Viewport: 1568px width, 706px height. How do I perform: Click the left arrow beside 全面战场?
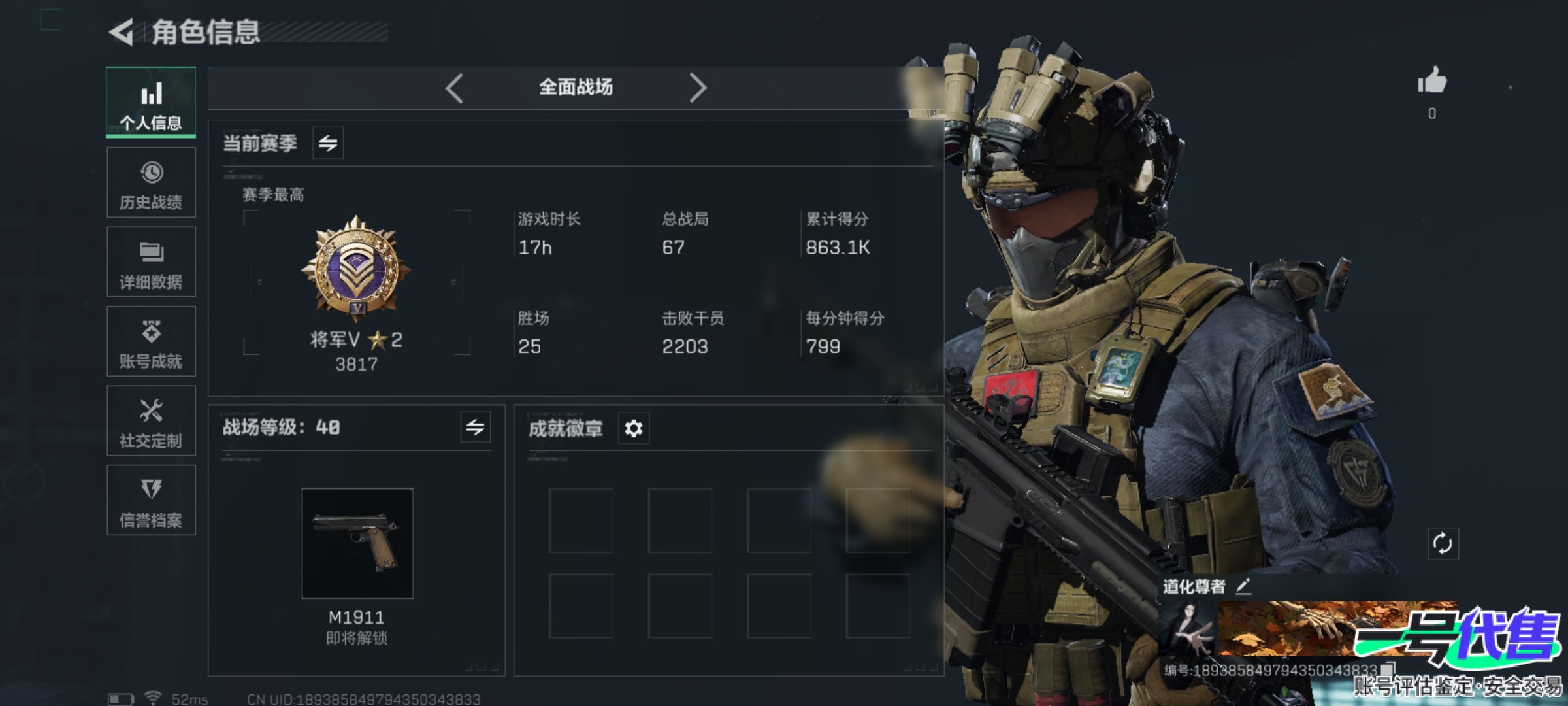point(455,88)
